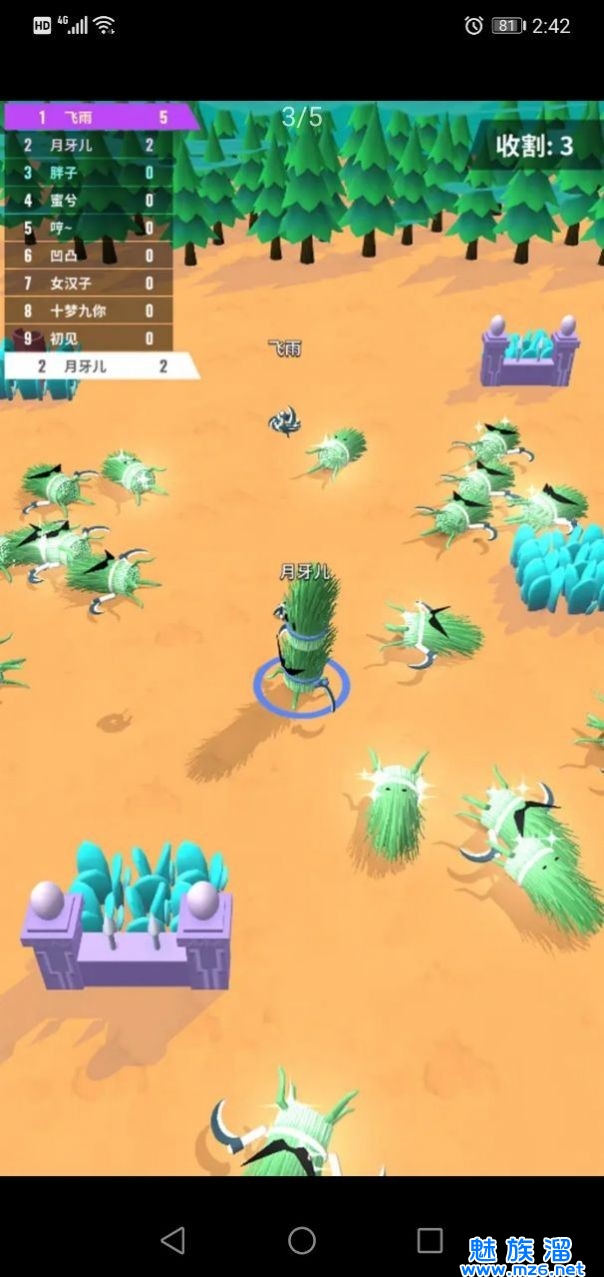Viewport: 604px width, 1277px height.
Task: Tap the Android home circle button
Action: 302,1240
